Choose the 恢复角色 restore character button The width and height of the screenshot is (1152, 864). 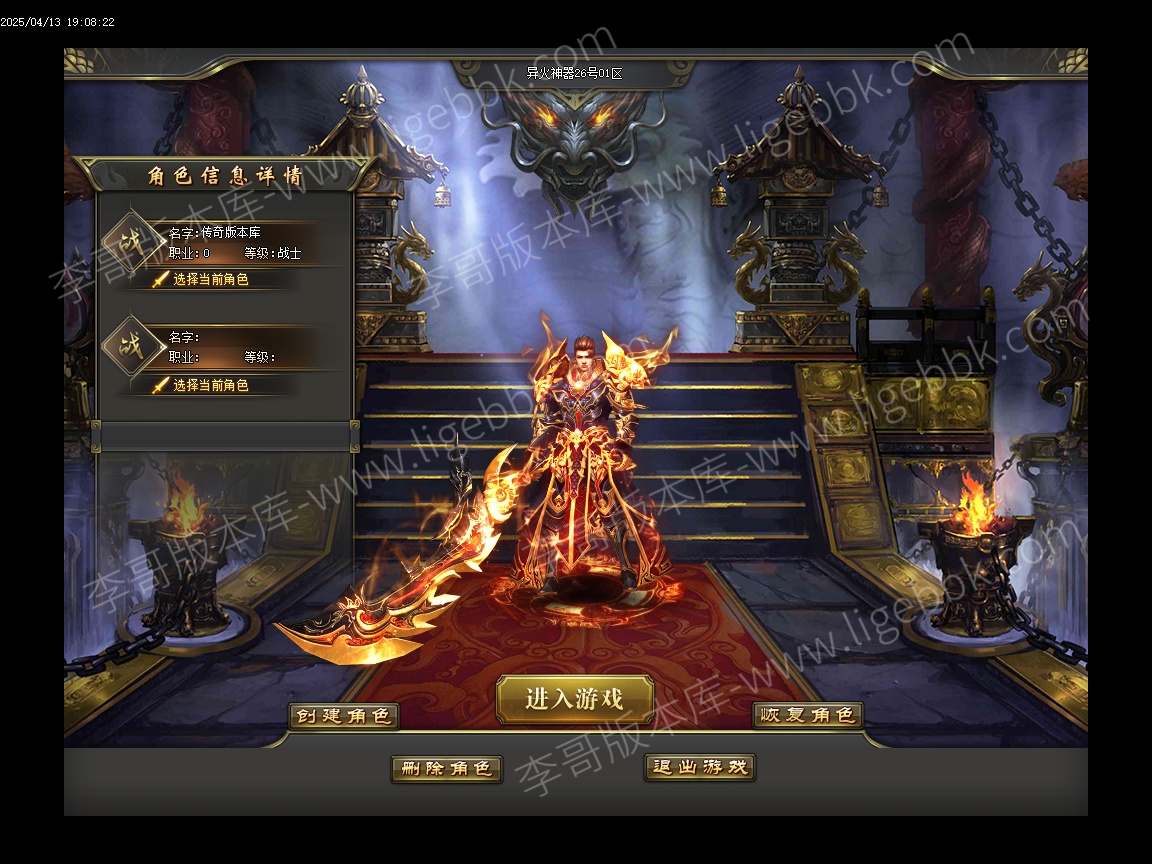click(x=808, y=716)
